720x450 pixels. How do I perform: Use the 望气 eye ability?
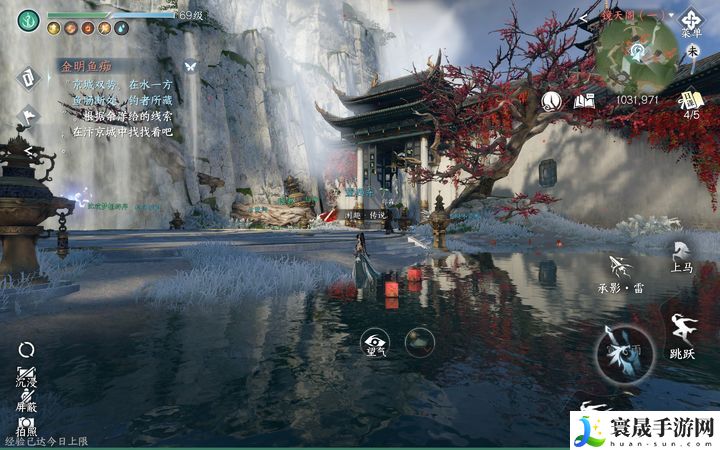tap(374, 343)
